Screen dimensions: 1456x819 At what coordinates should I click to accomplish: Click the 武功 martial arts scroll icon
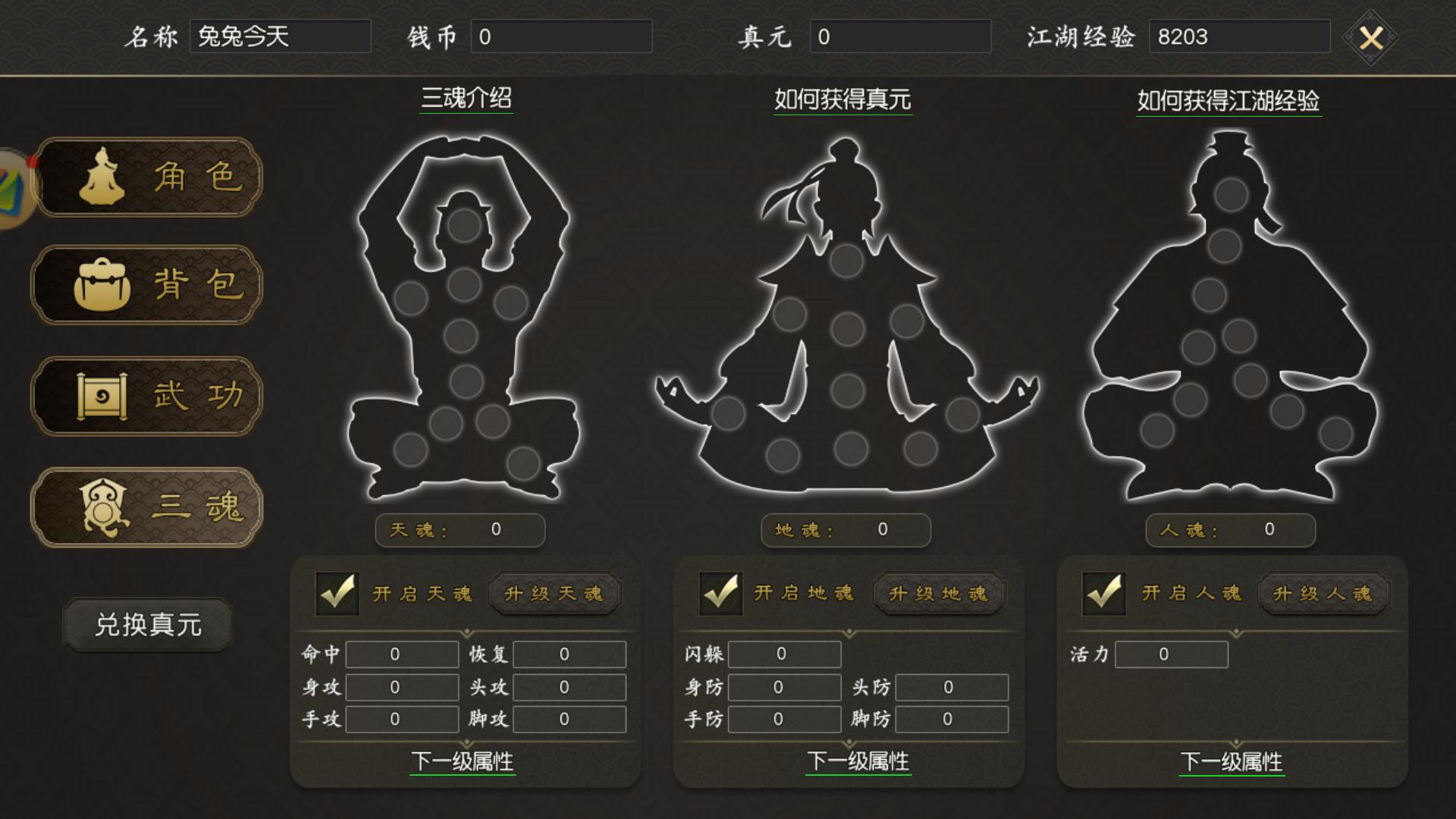102,397
